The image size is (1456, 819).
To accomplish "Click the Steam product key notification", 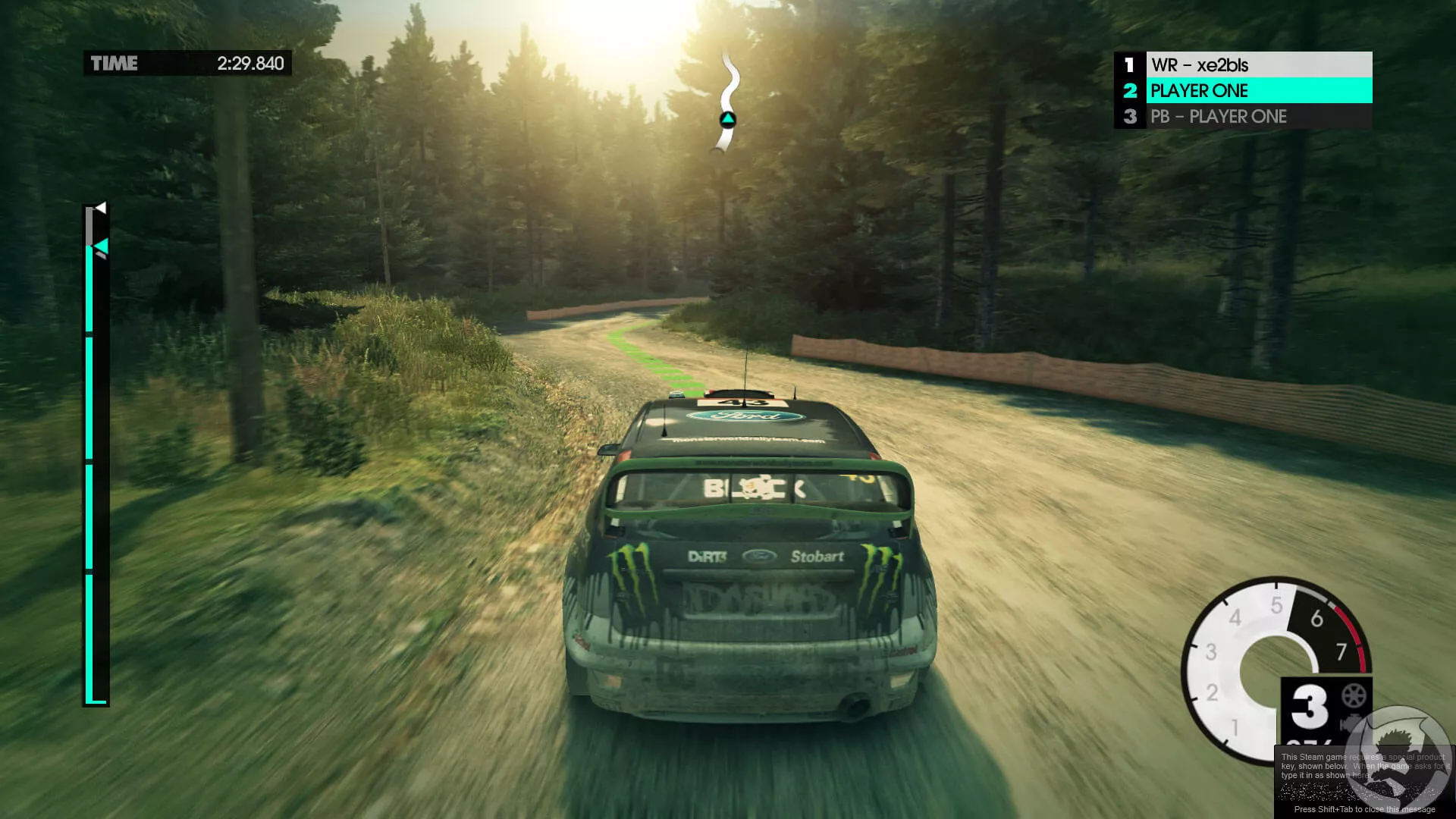I will click(x=1363, y=781).
